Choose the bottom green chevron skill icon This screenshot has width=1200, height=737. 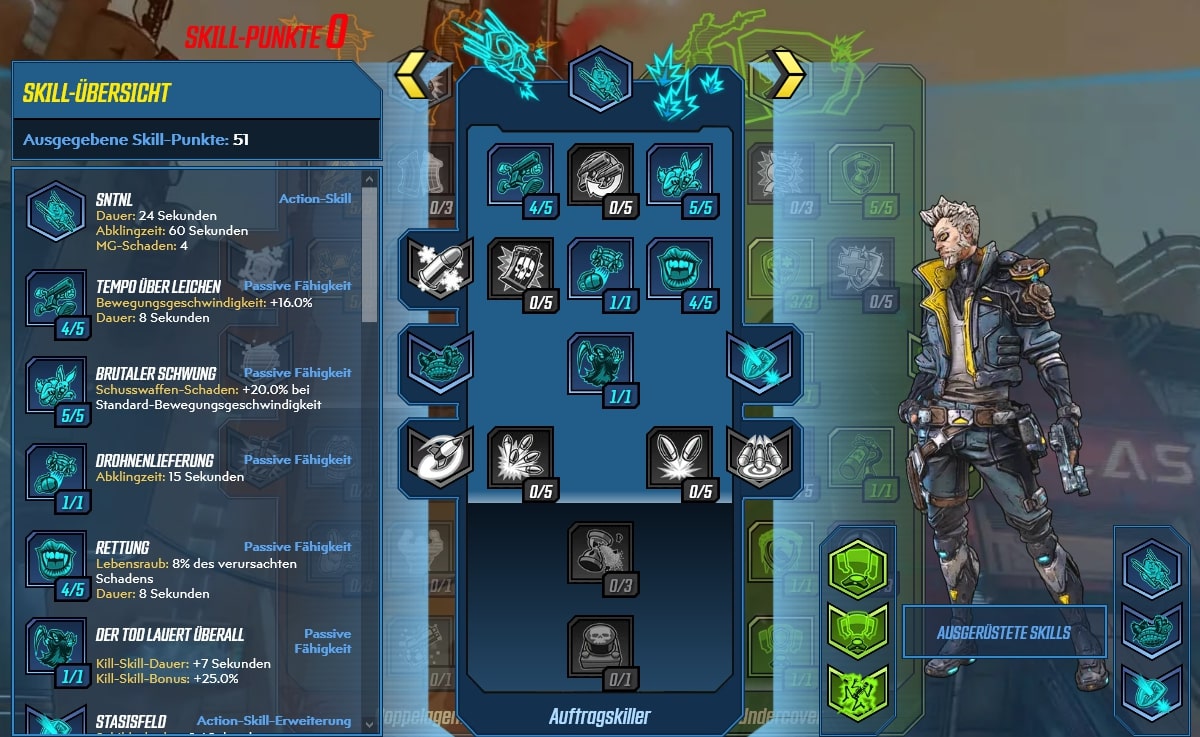click(x=857, y=692)
